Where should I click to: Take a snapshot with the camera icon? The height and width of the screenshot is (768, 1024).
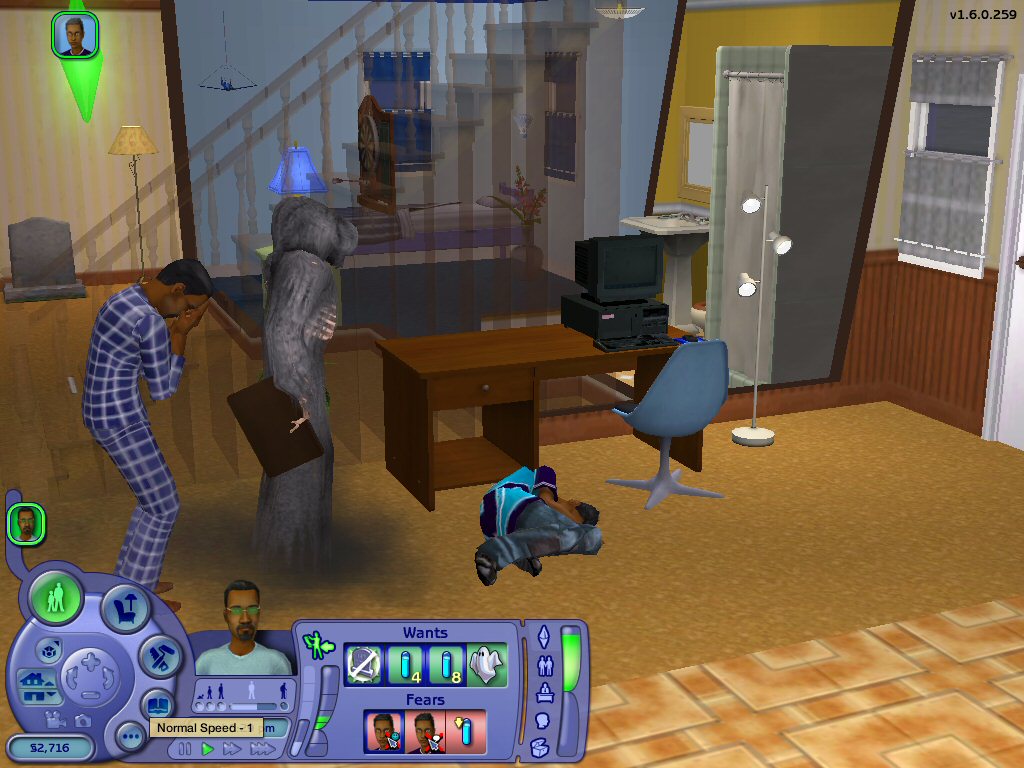click(83, 719)
